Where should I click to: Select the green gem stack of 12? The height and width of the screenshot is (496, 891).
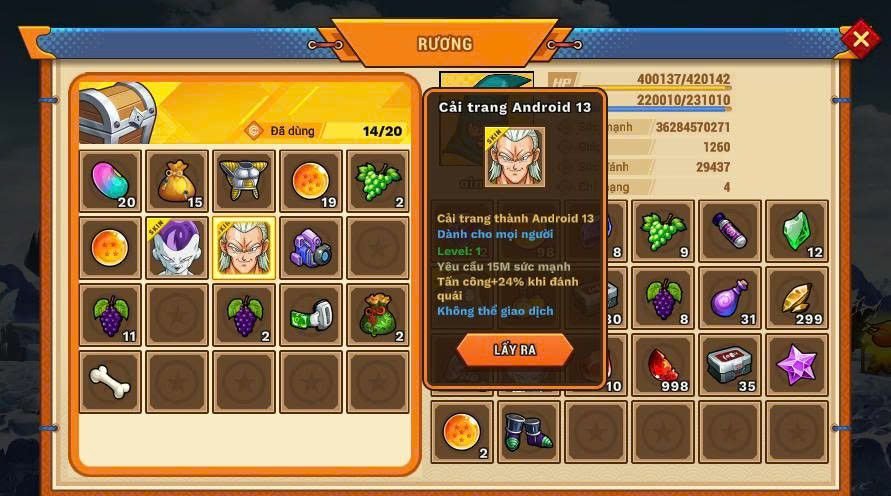(797, 231)
